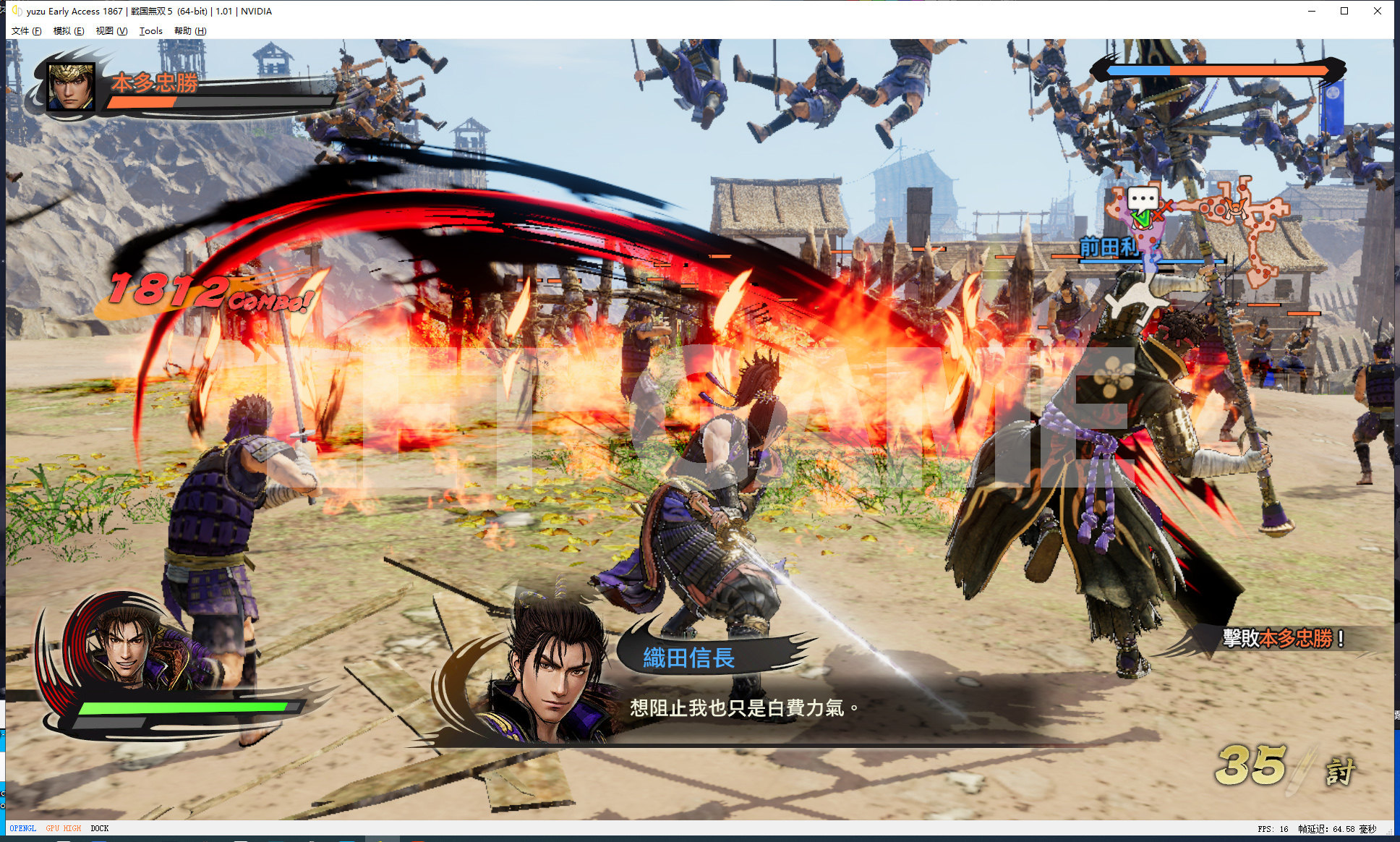The image size is (1400, 842).
Task: Open the 文件 (F) menu
Action: tap(27, 31)
